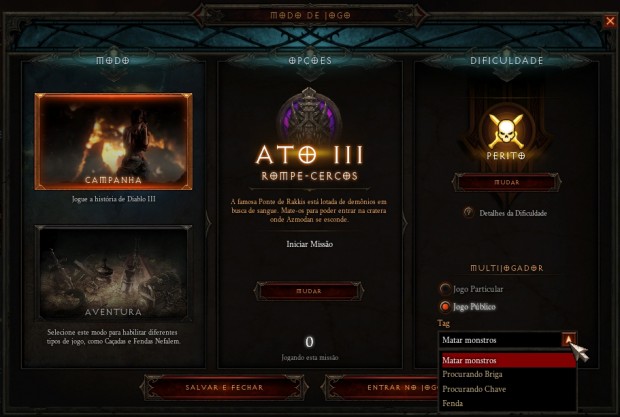The image size is (620, 417).
Task: Select Jogo Particular option
Action: click(x=445, y=289)
